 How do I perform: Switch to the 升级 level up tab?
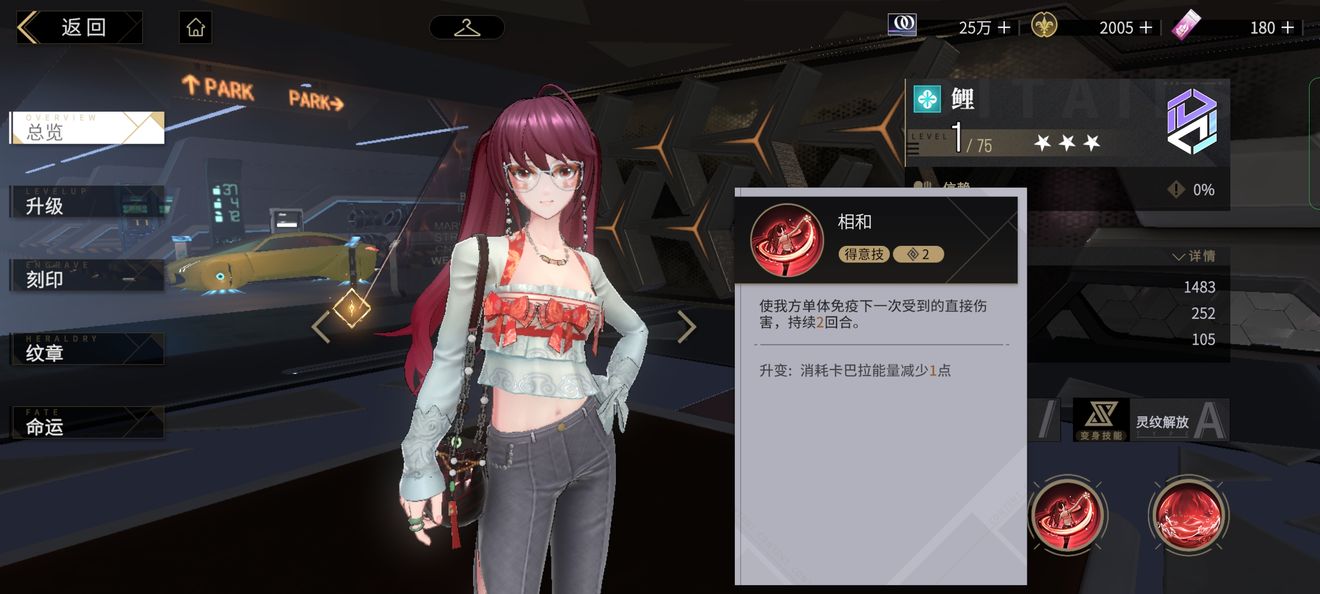coord(86,203)
